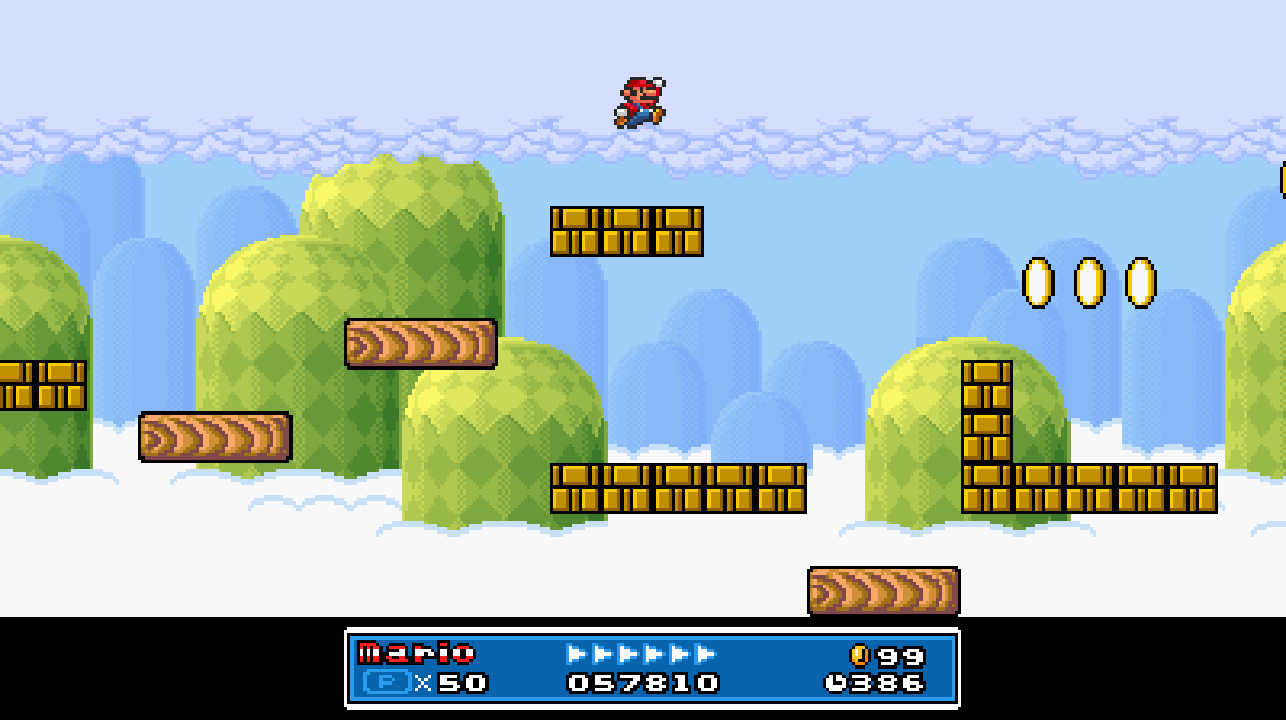The width and height of the screenshot is (1286, 720).
Task: Toggle the first power meter arrow
Action: tap(573, 655)
